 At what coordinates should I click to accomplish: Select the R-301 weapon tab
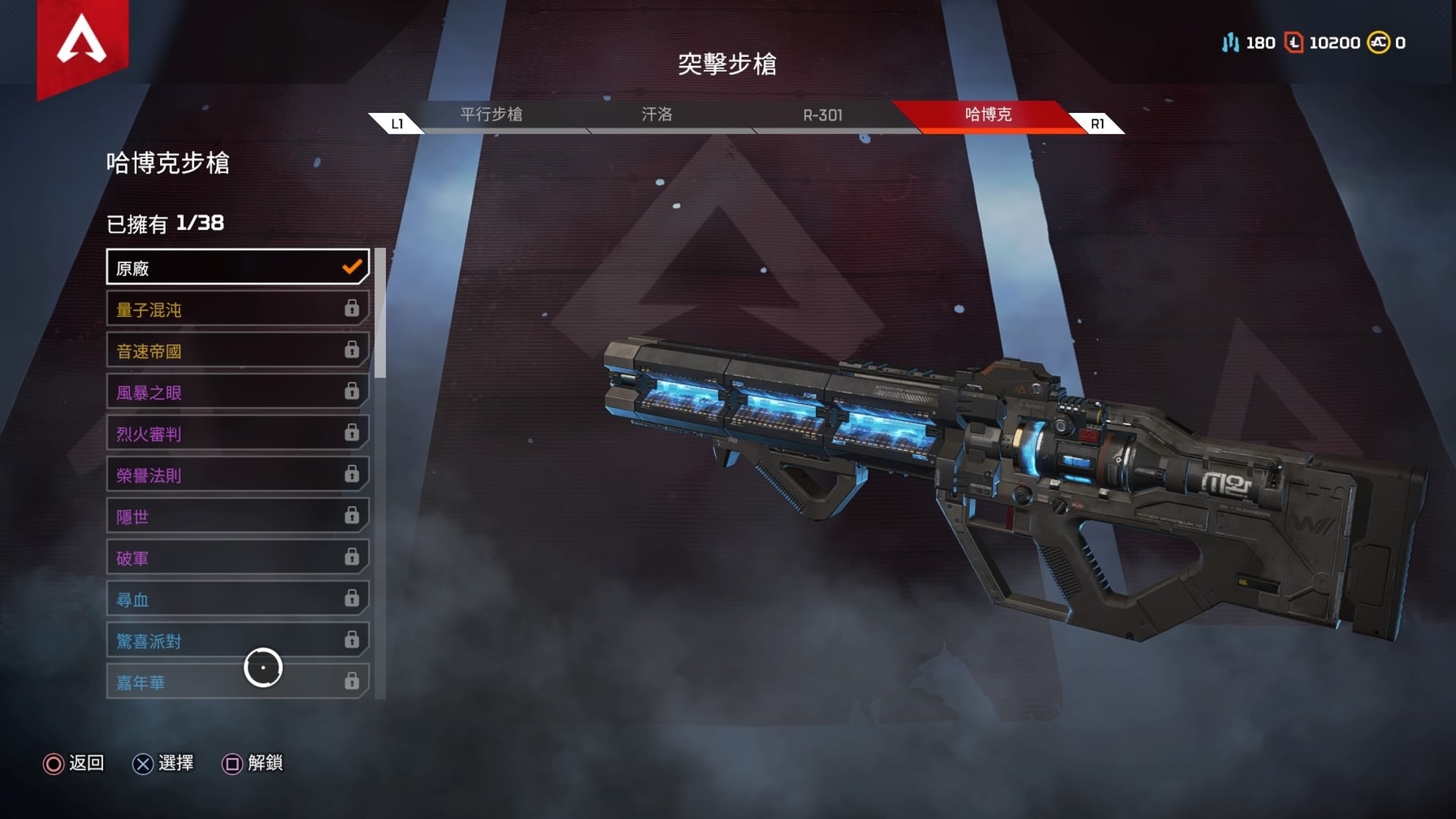pyautogui.click(x=823, y=115)
